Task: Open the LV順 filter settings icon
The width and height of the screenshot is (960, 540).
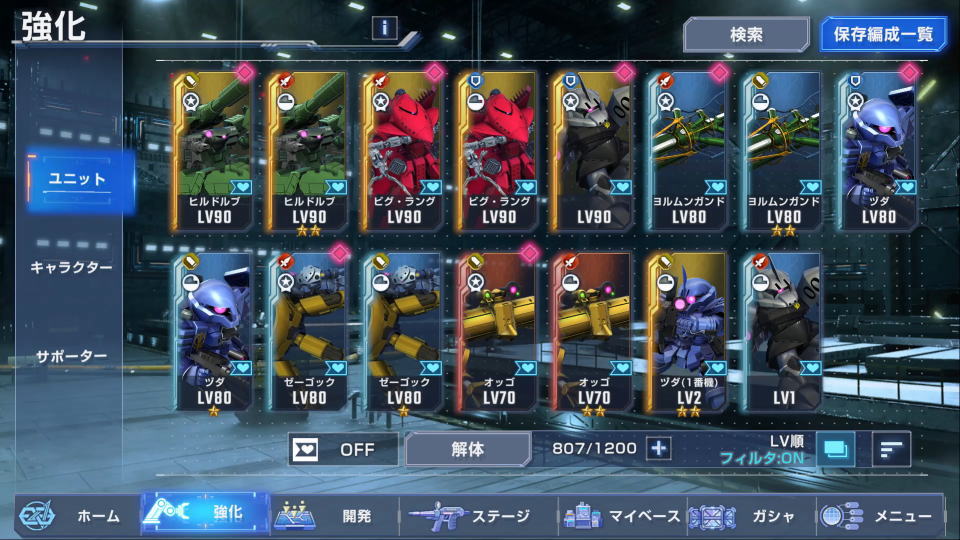Action: click(835, 449)
